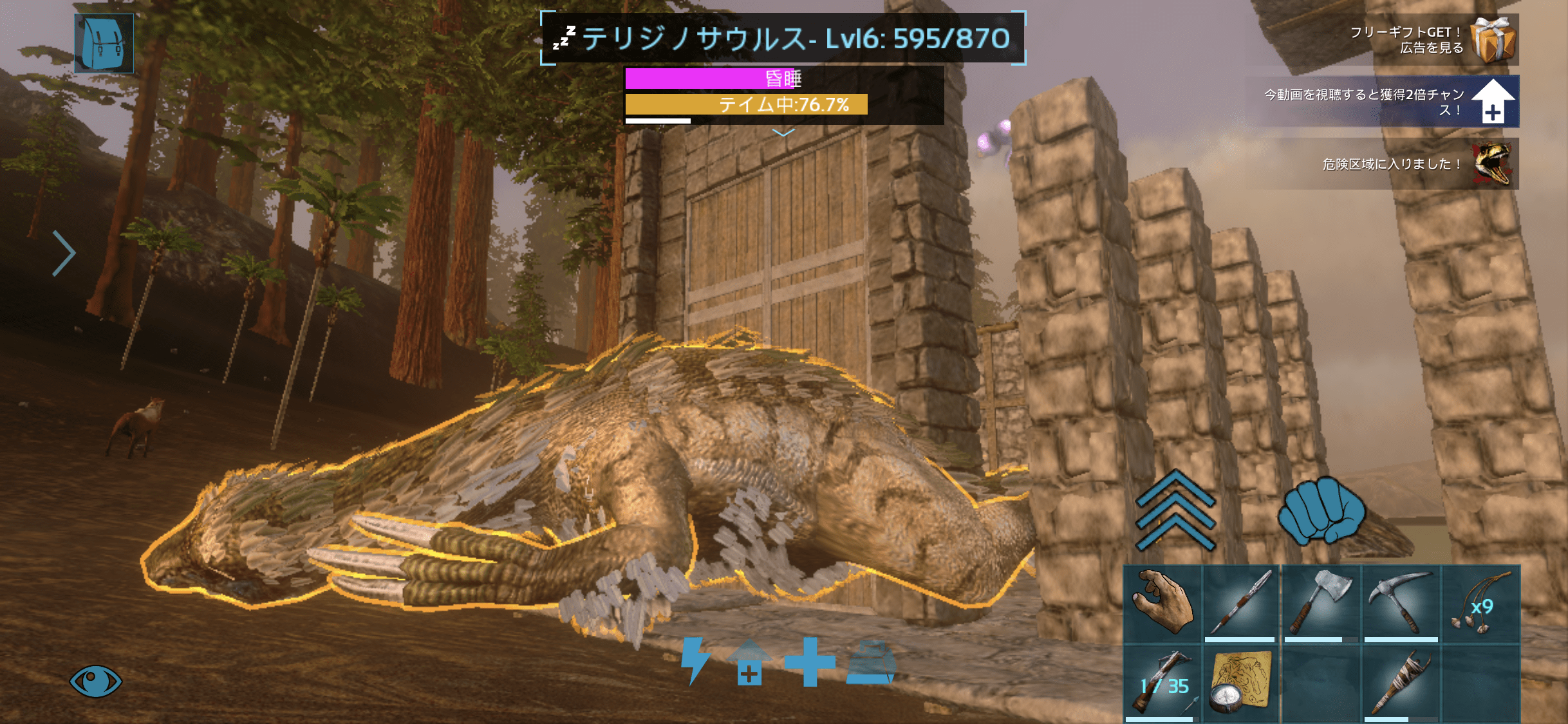This screenshot has height=724, width=1568.
Task: Equip the crossbow with 35 arrows
Action: (x=1162, y=683)
